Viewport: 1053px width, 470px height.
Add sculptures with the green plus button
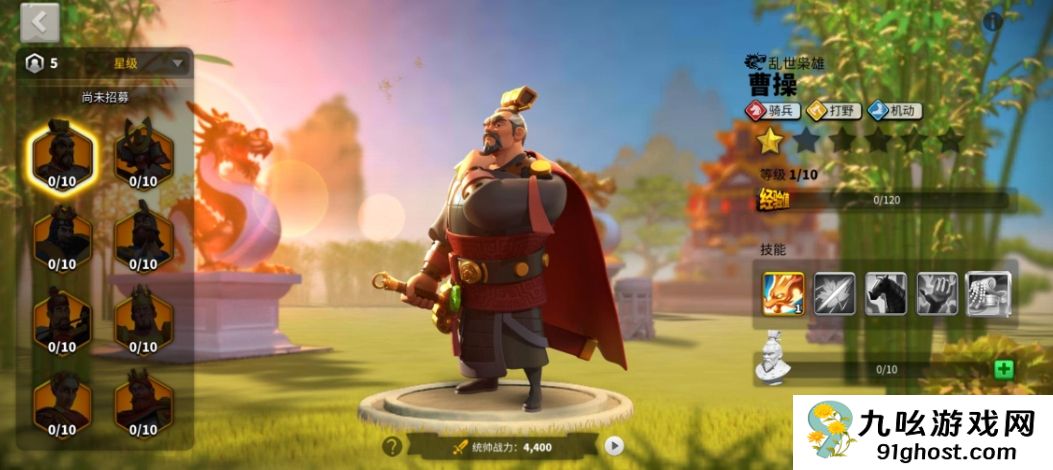(x=1003, y=369)
